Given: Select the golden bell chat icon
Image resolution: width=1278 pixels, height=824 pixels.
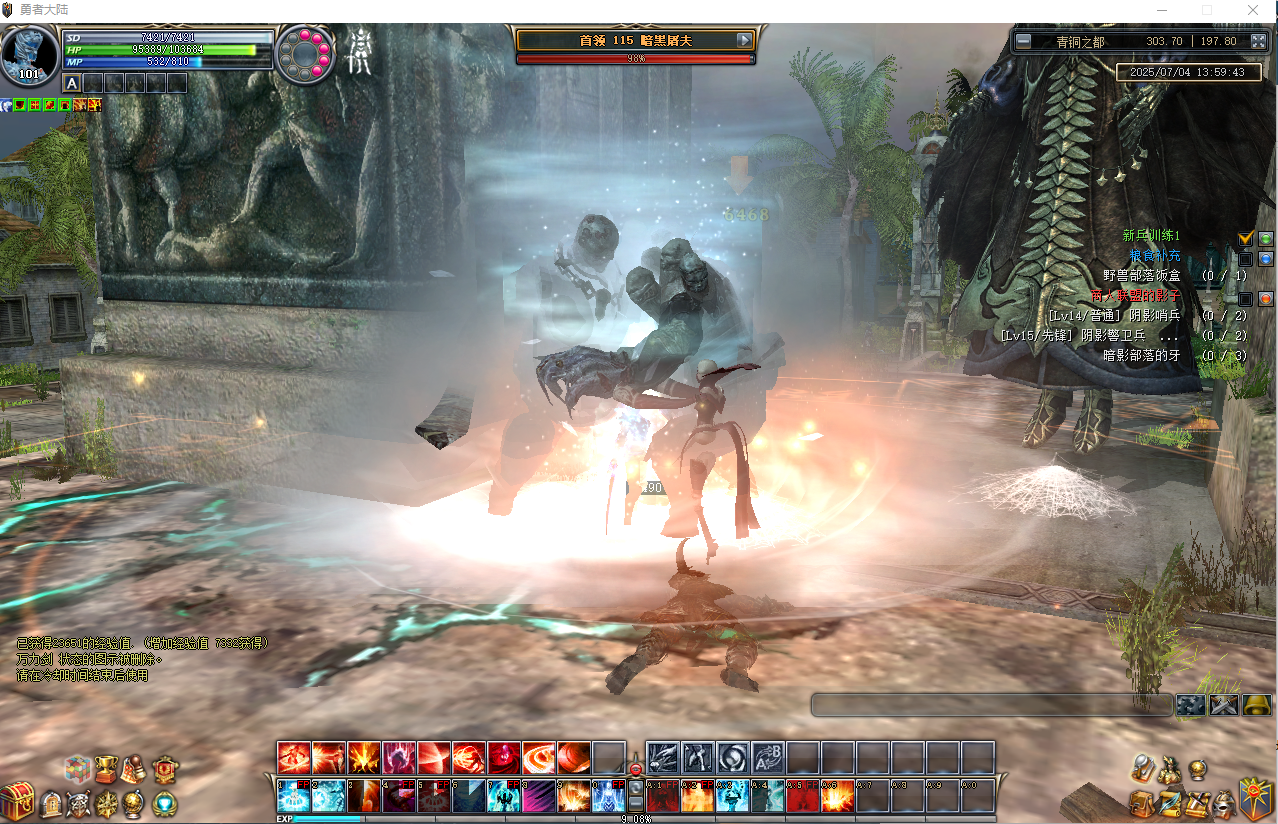Looking at the screenshot, I should point(1256,705).
